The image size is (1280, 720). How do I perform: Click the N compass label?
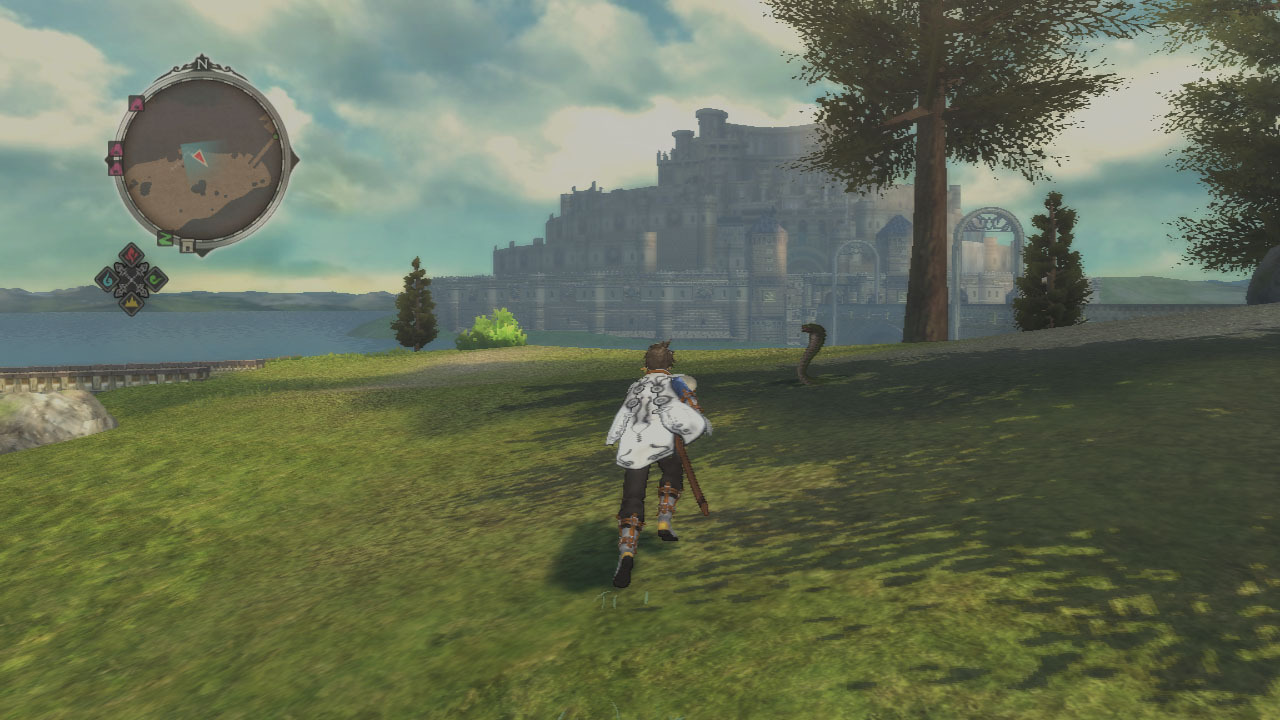(201, 64)
